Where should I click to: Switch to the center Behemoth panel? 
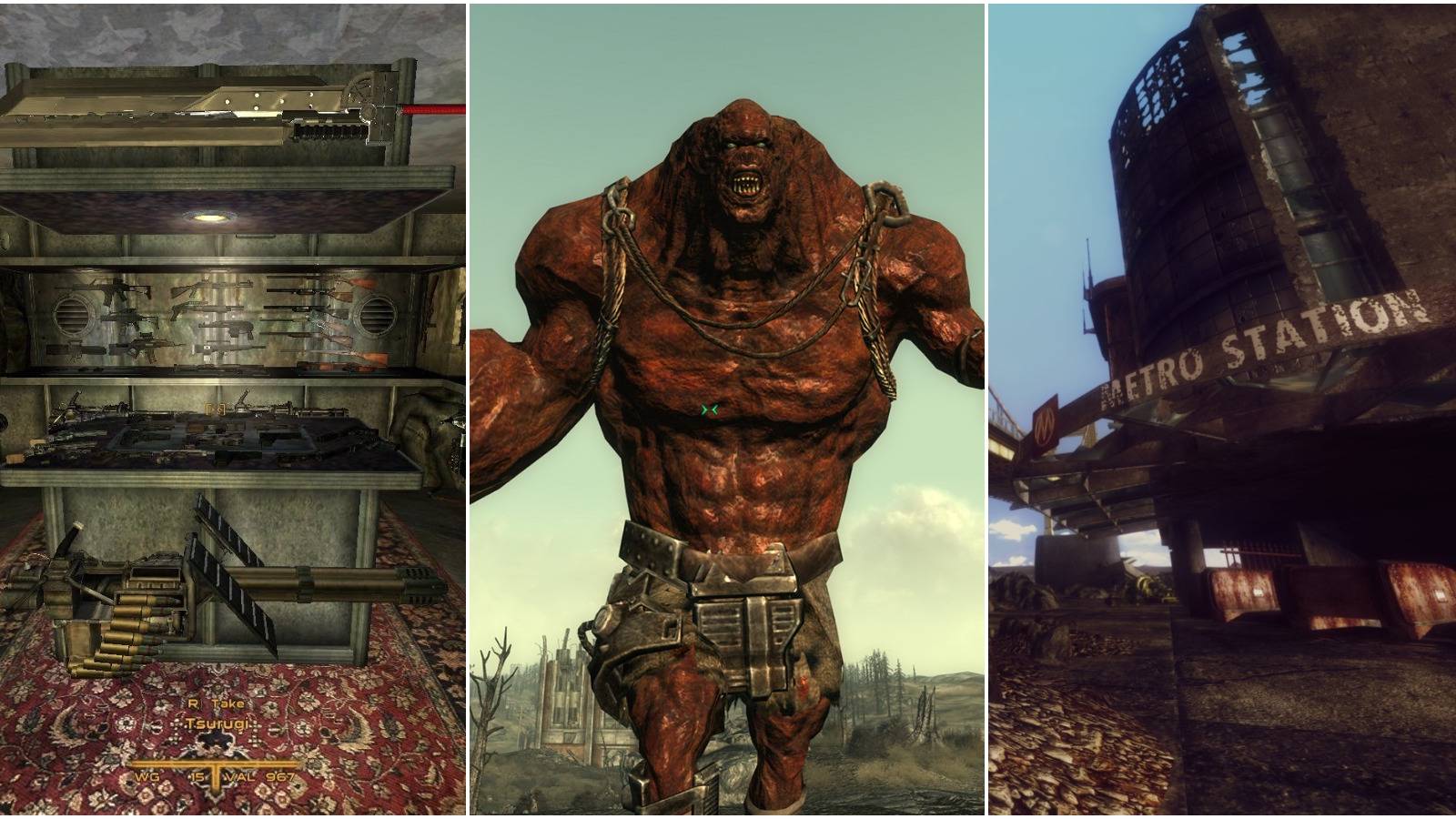(x=728, y=409)
